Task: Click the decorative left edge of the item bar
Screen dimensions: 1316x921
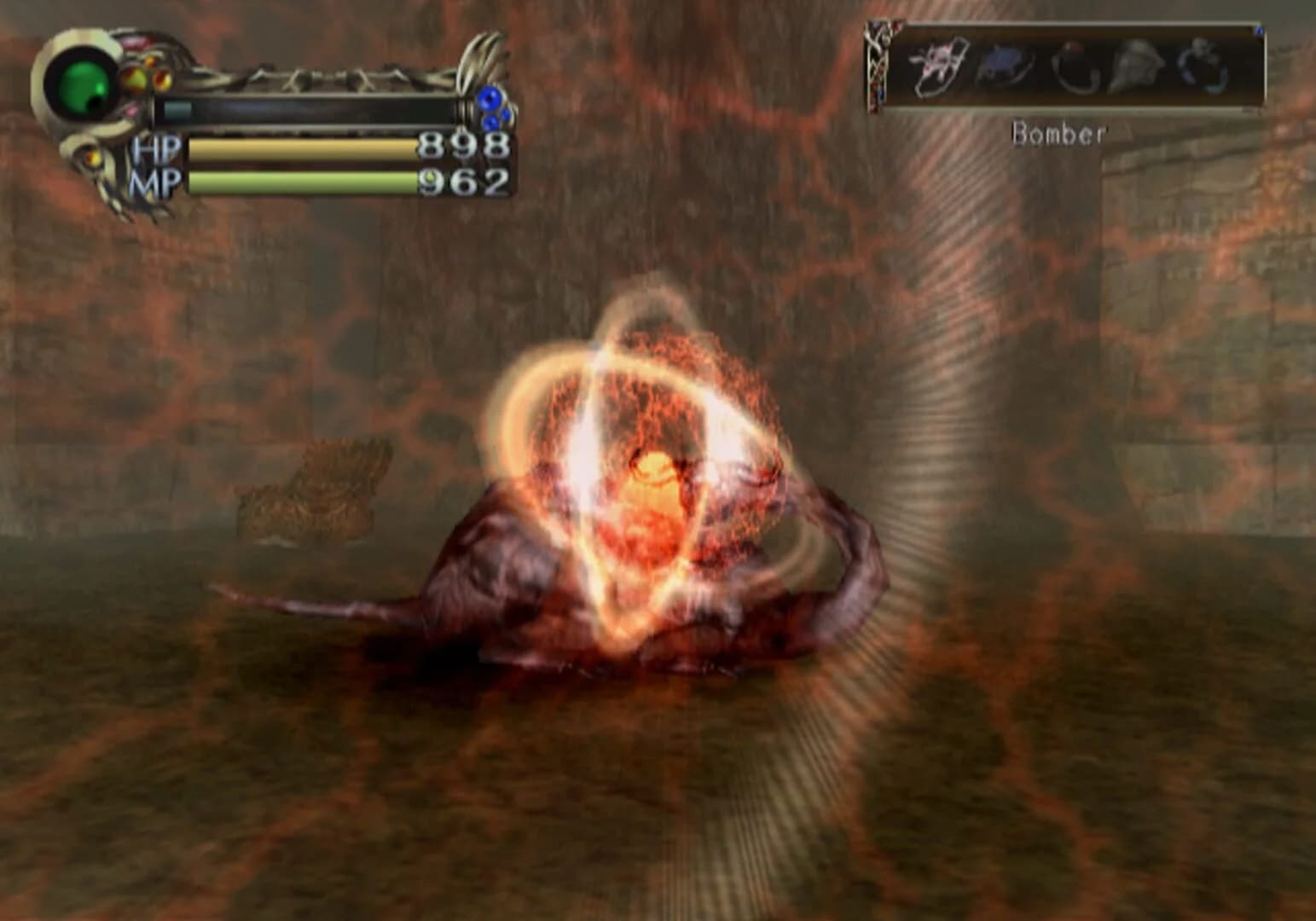Action: tap(878, 64)
